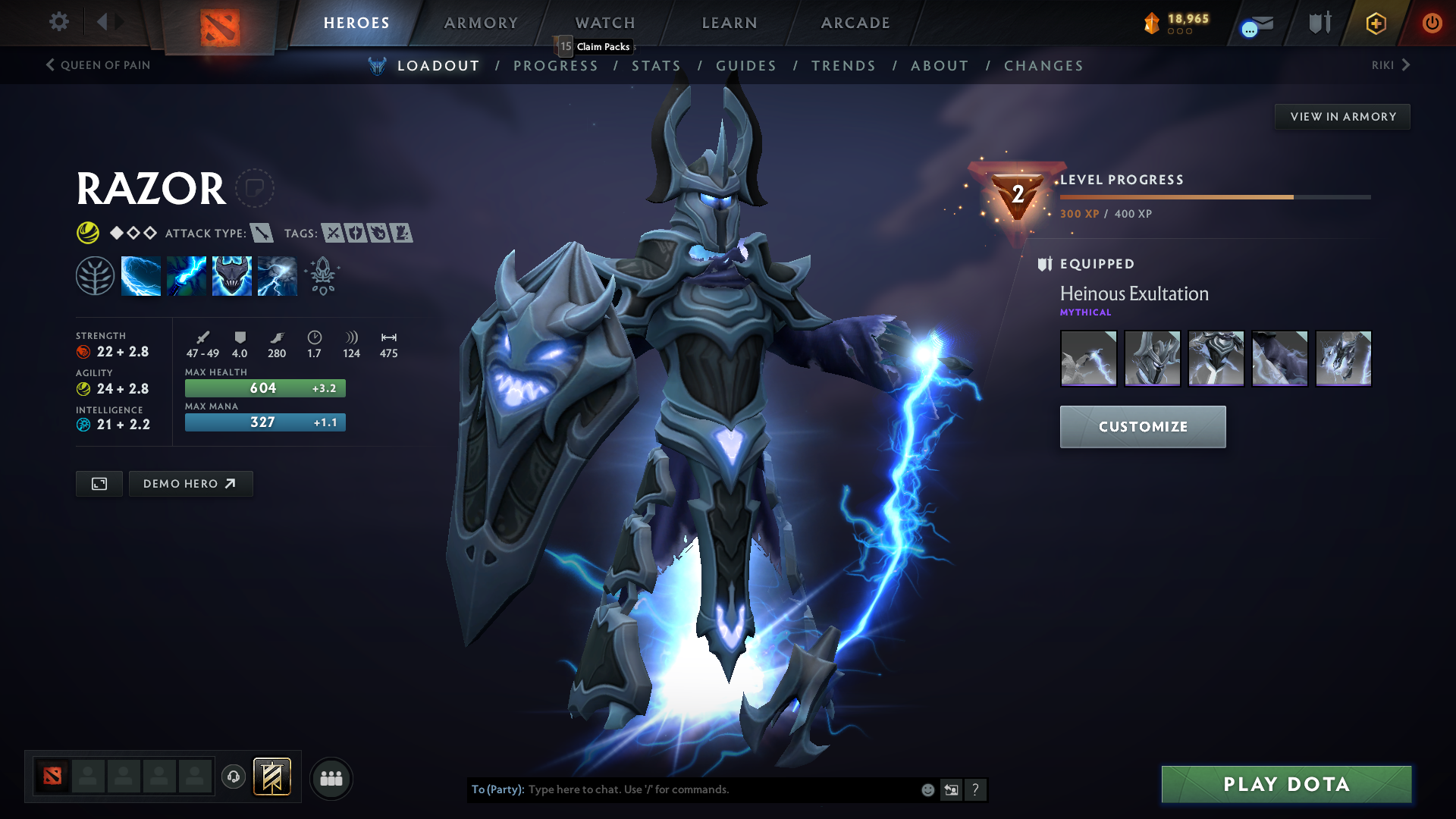Screen dimensions: 1456x819
Task: Open the Guides section
Action: point(746,66)
